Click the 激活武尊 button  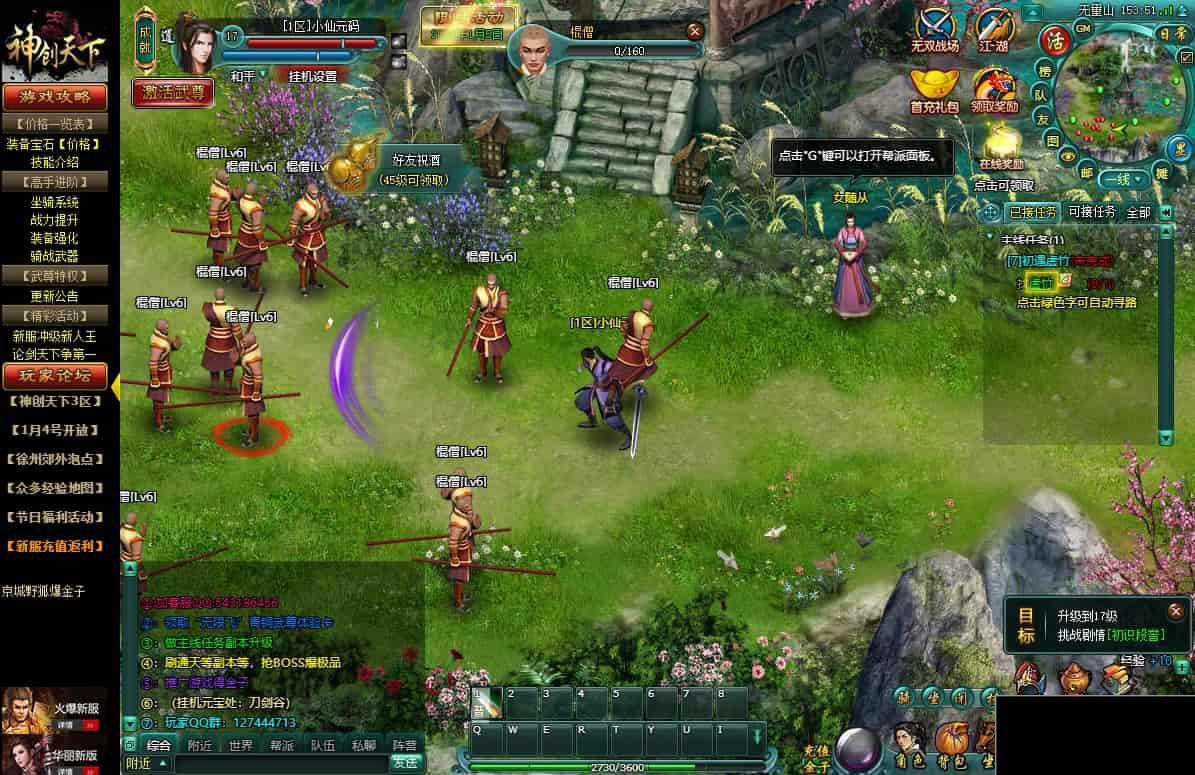[x=172, y=93]
